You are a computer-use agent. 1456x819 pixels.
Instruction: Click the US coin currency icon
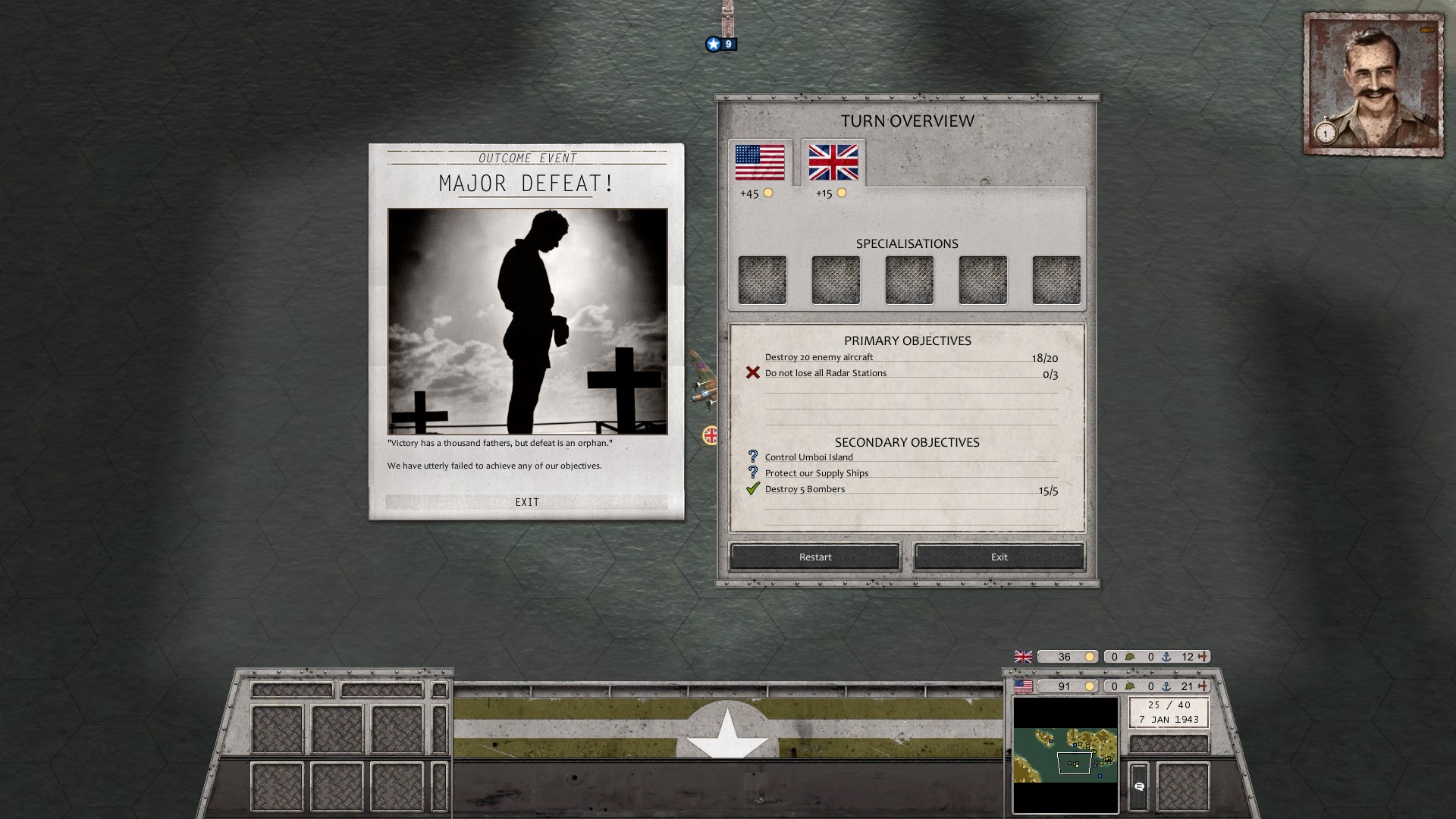(x=1090, y=686)
